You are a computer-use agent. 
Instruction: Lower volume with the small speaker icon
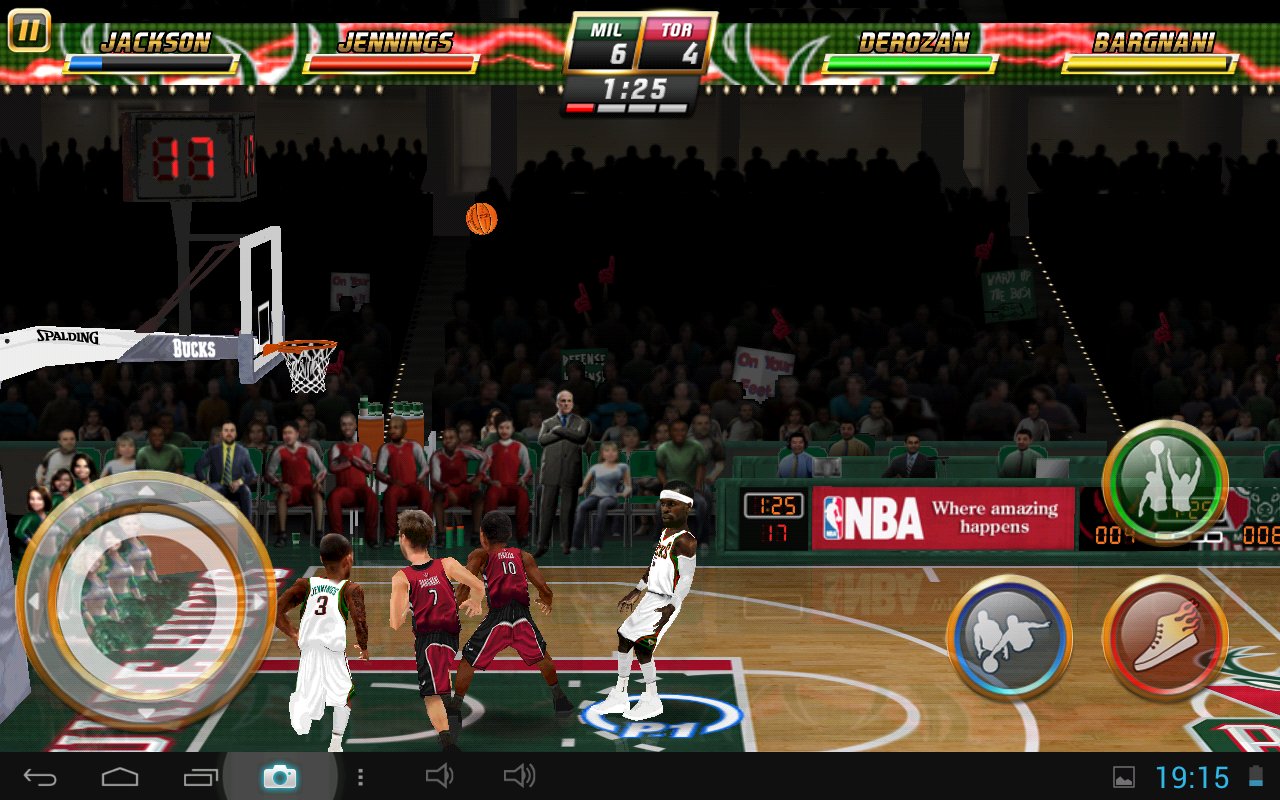(440, 776)
